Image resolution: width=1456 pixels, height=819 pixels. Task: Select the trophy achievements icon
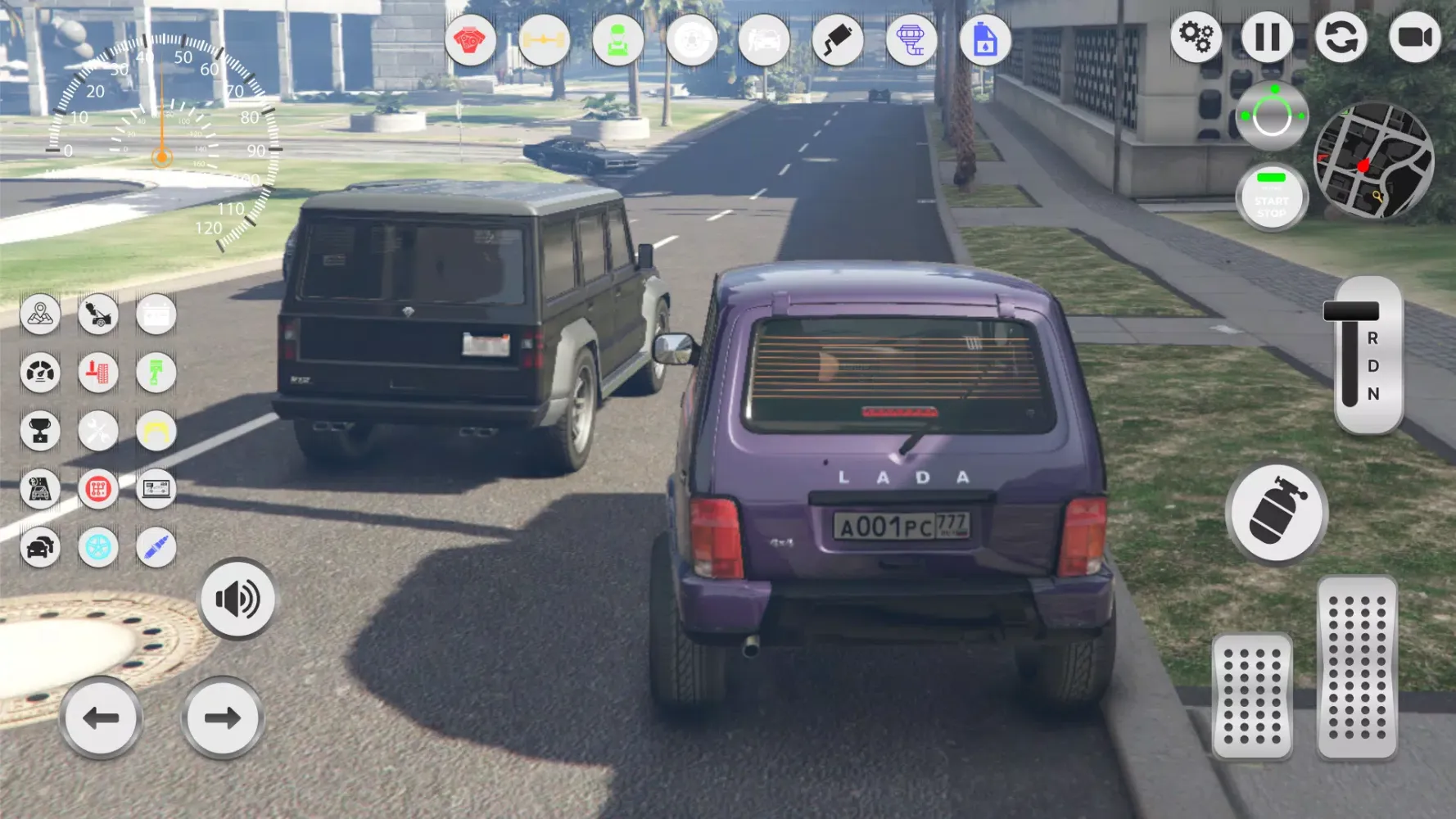40,431
